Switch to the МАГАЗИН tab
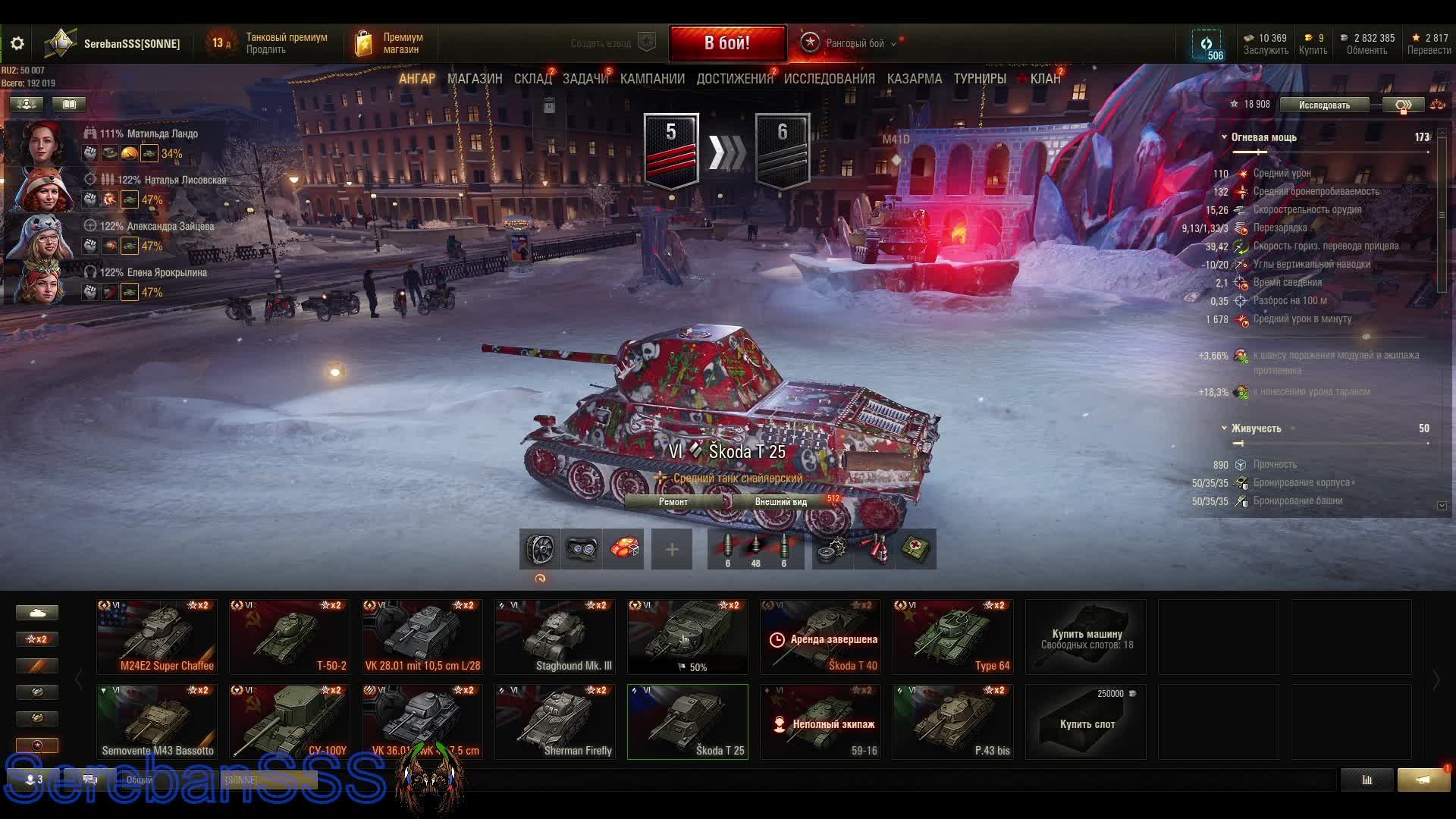This screenshot has height=819, width=1456. (x=475, y=79)
